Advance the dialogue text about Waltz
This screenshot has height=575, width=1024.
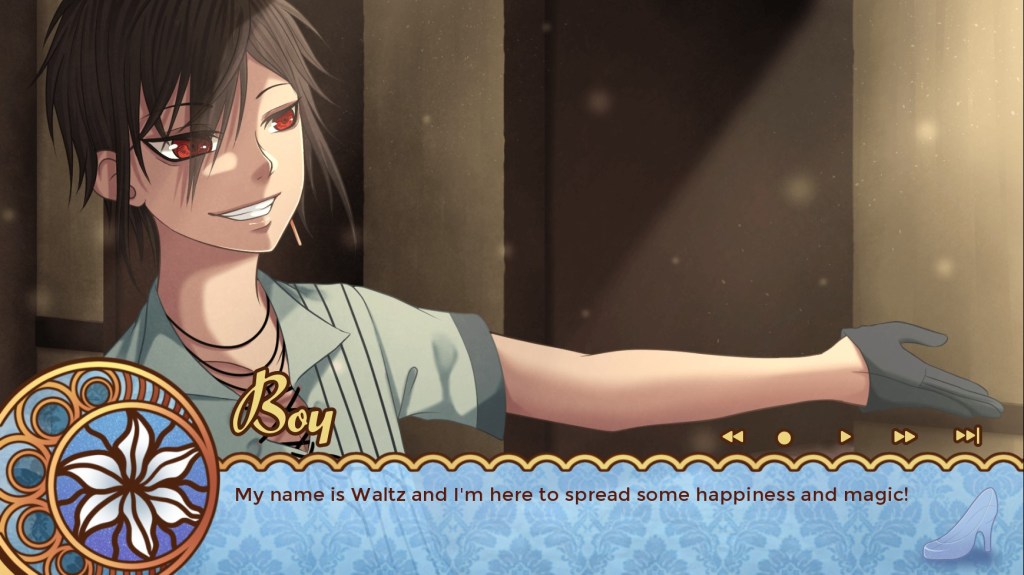point(571,494)
